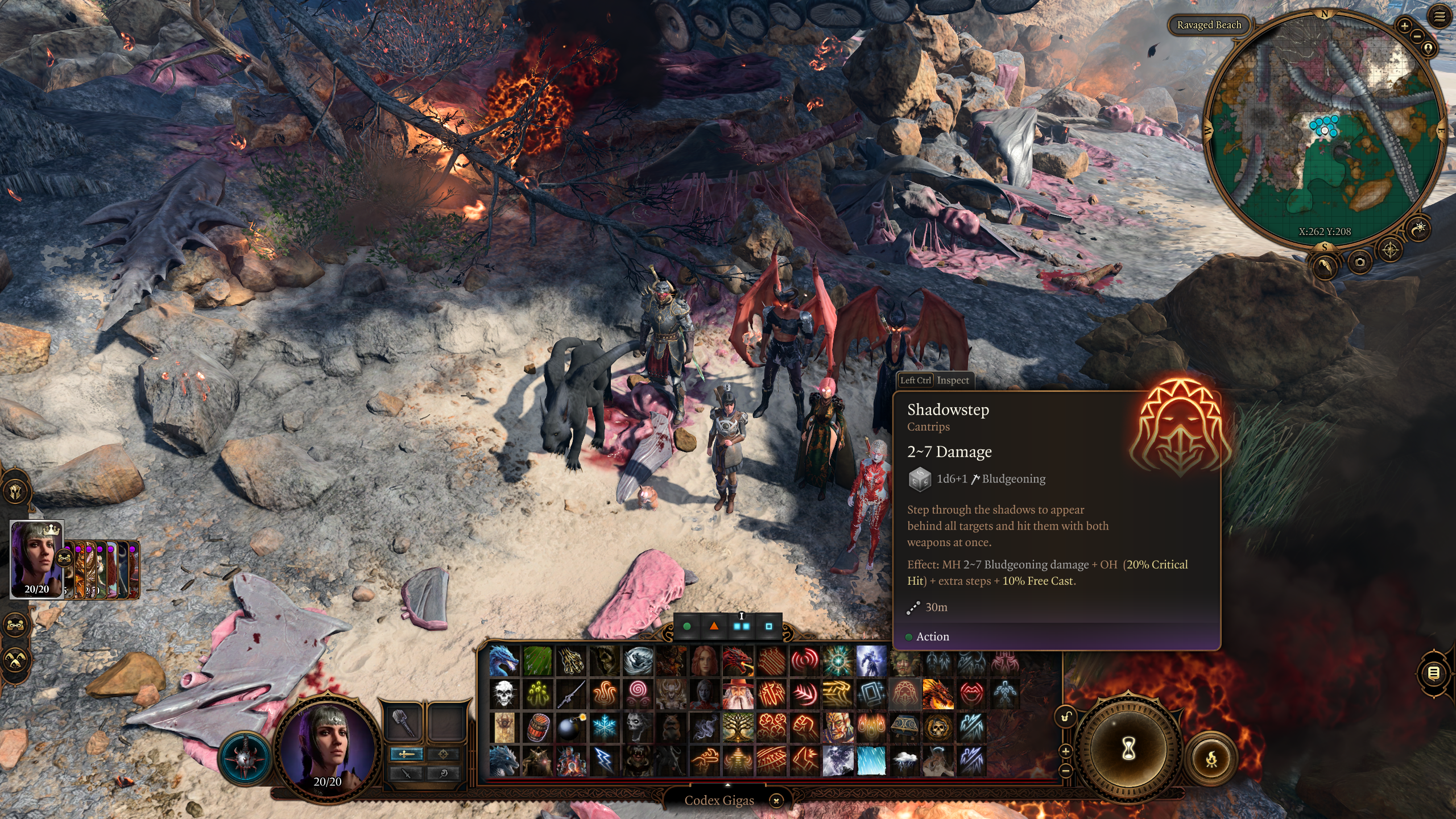Select the shovel main-hand weapon slot
1456x819 pixels.
[x=403, y=722]
